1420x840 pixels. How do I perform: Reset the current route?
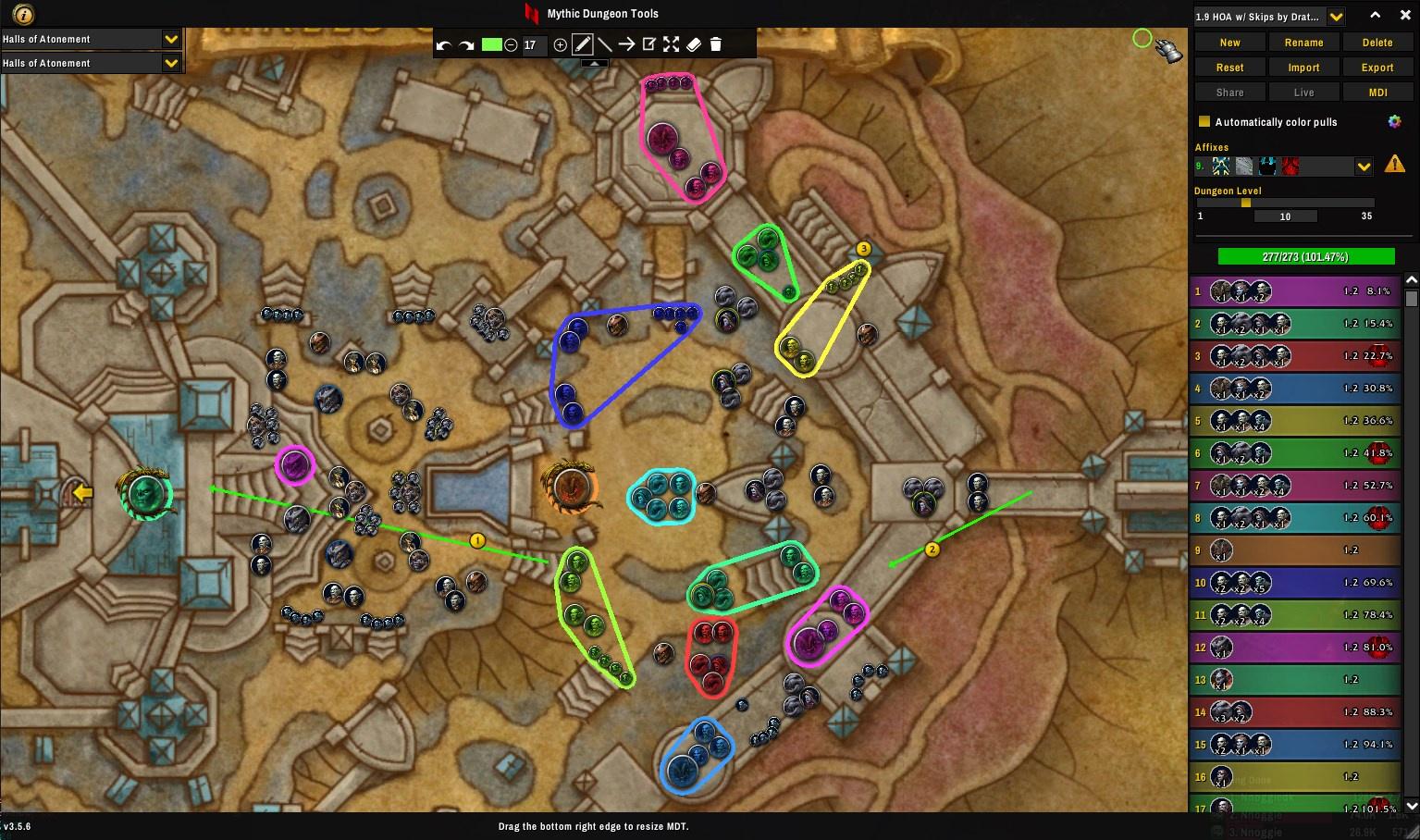tap(1229, 68)
